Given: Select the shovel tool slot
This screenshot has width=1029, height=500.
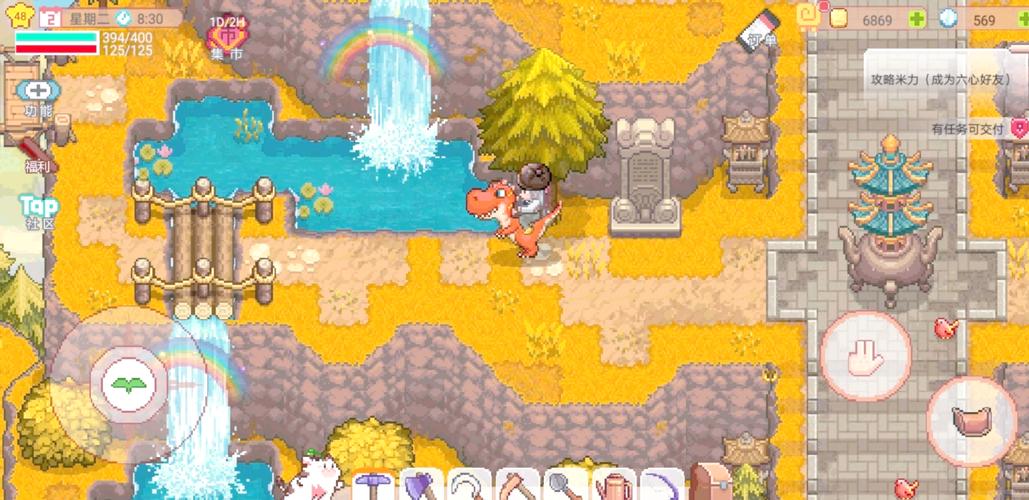Looking at the screenshot, I should coord(566,486).
